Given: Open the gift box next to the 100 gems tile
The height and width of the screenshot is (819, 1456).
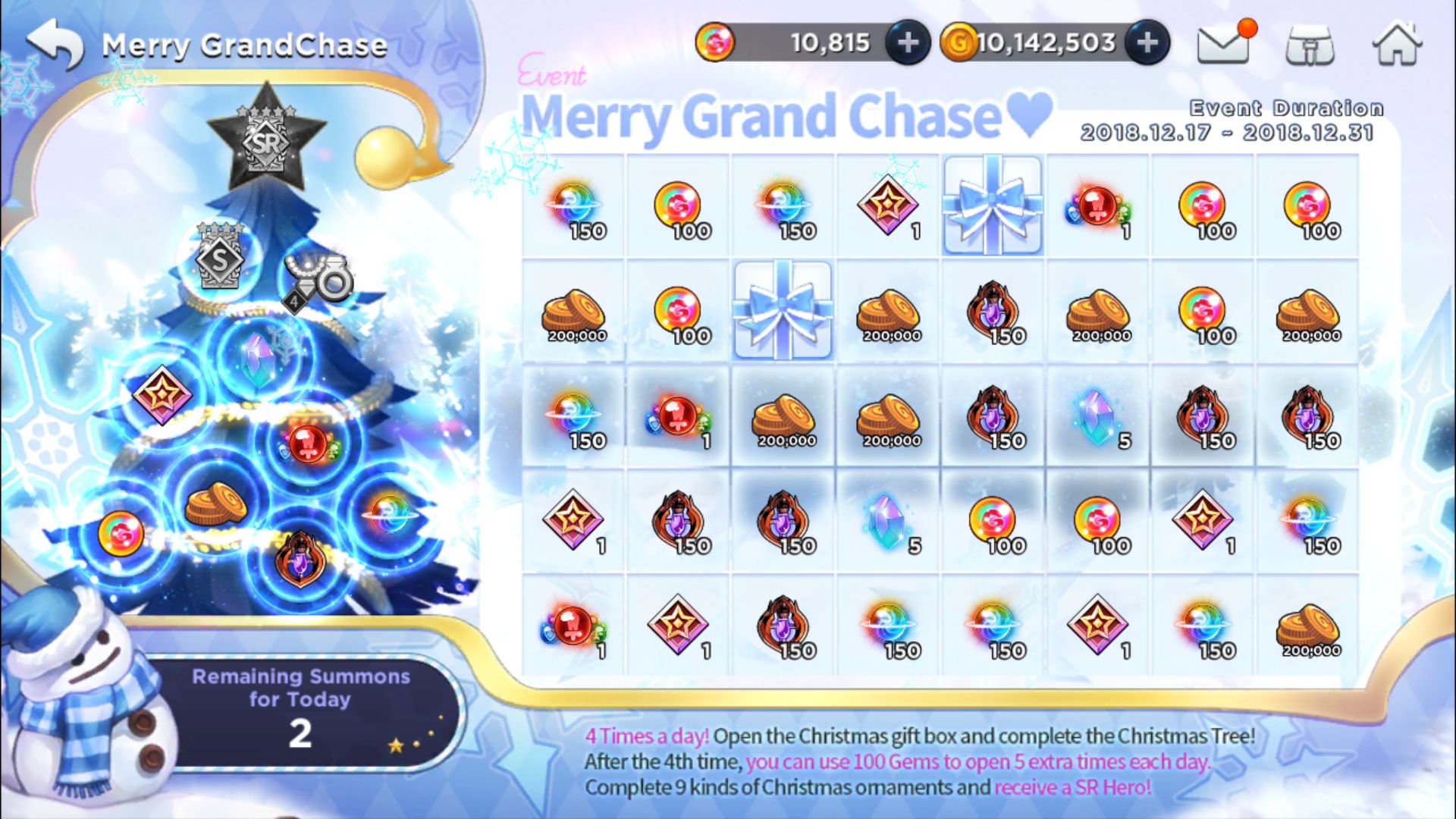Looking at the screenshot, I should coord(783,310).
